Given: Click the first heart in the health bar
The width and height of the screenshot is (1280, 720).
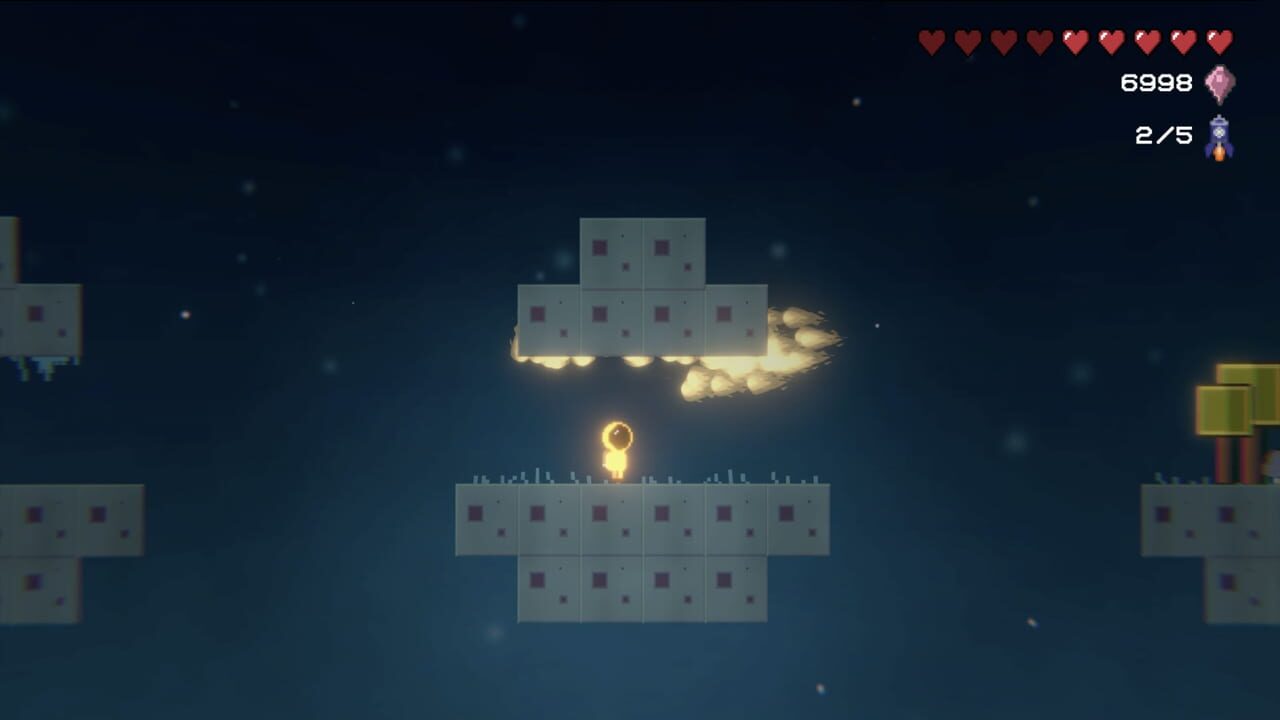Looking at the screenshot, I should click(x=930, y=43).
